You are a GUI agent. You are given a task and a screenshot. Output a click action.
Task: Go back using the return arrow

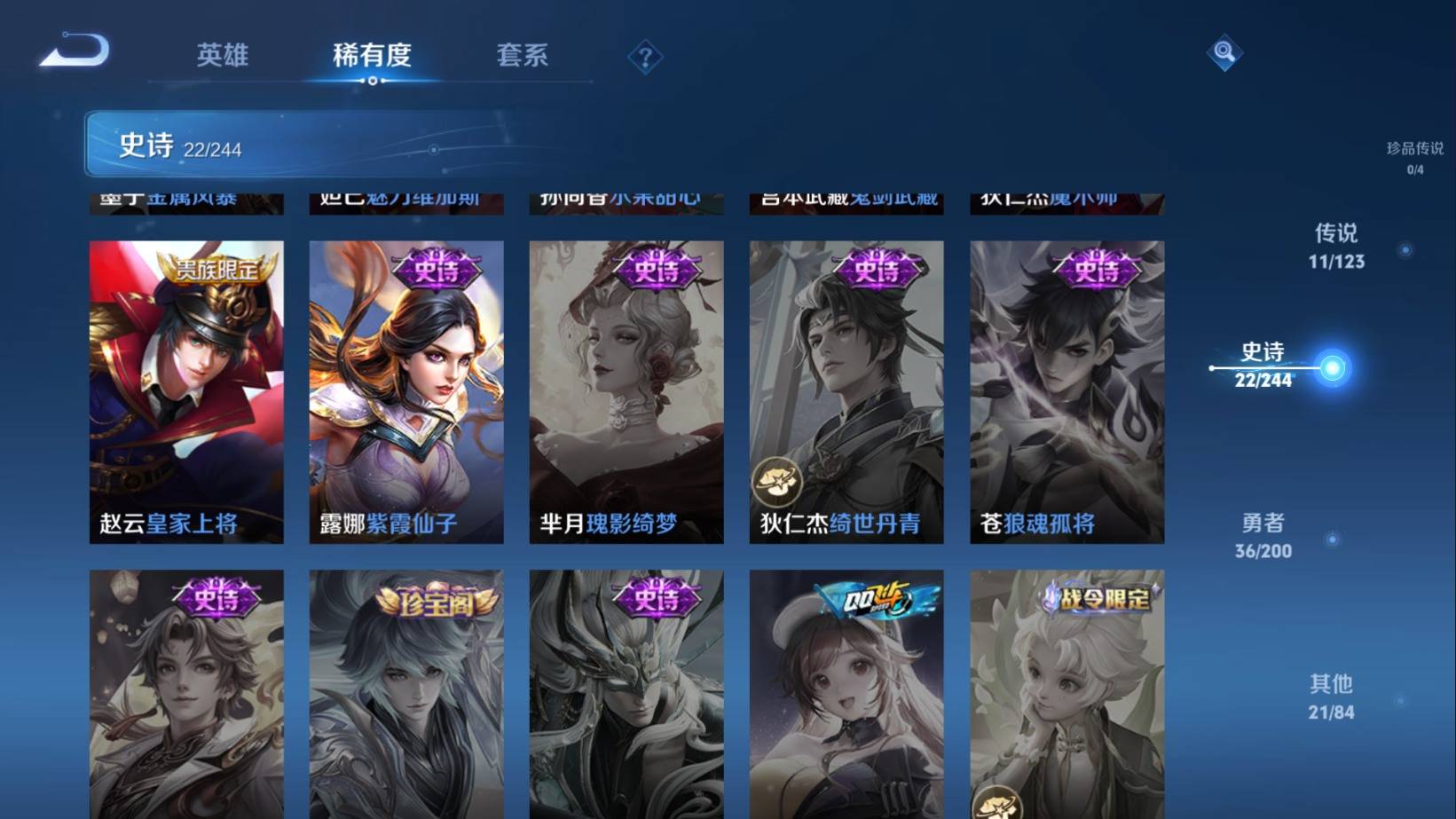pyautogui.click(x=75, y=51)
